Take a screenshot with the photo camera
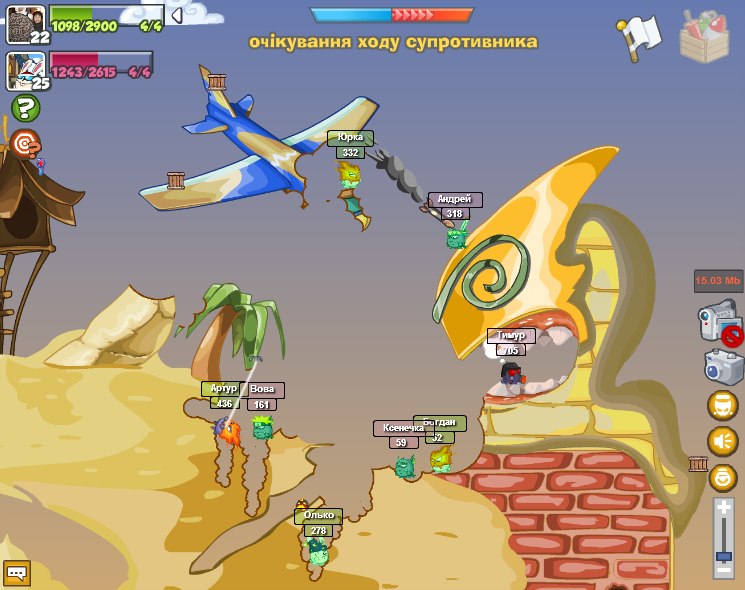This screenshot has width=745, height=590. (722, 367)
